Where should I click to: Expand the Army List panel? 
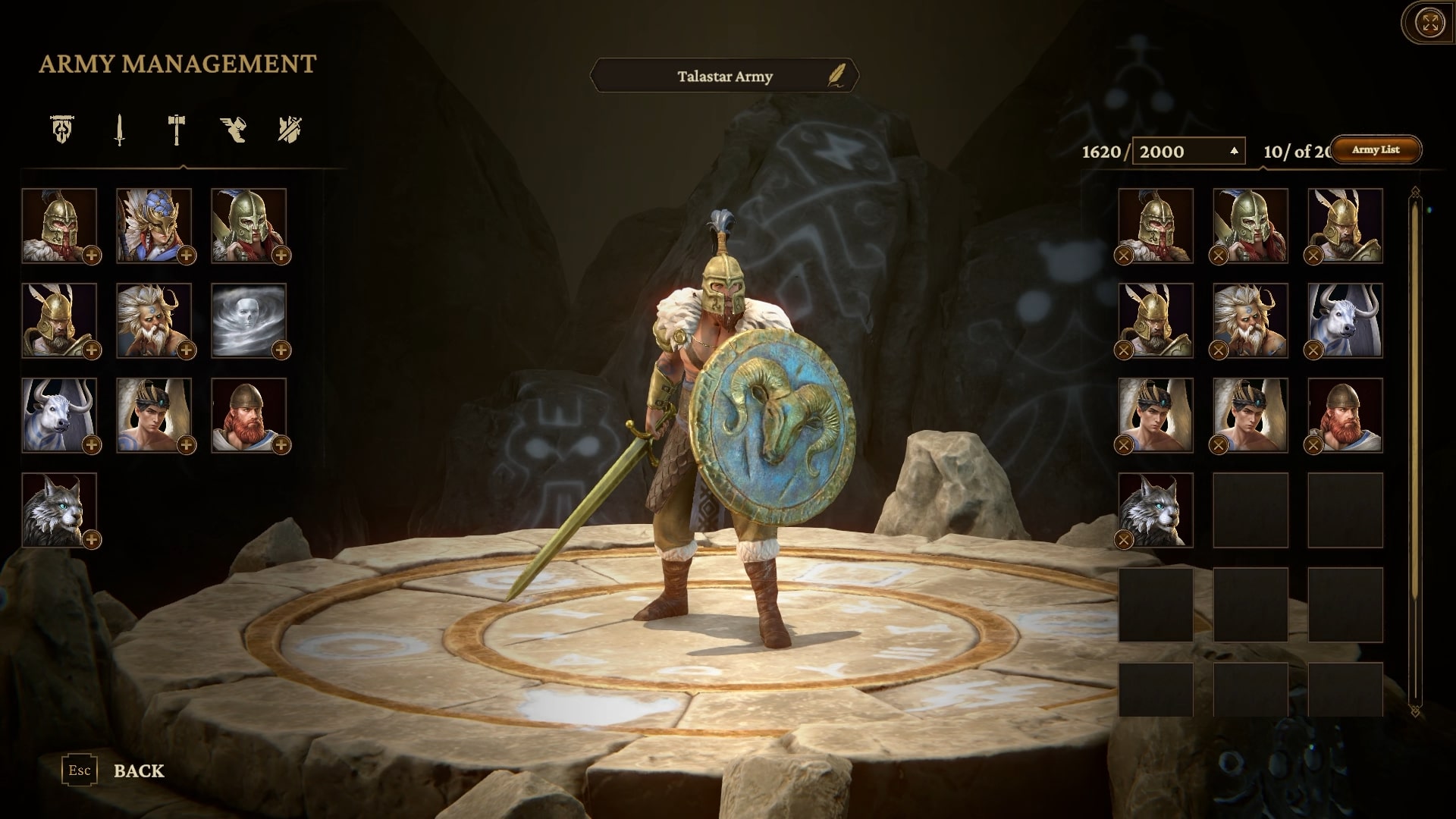pyautogui.click(x=1378, y=150)
